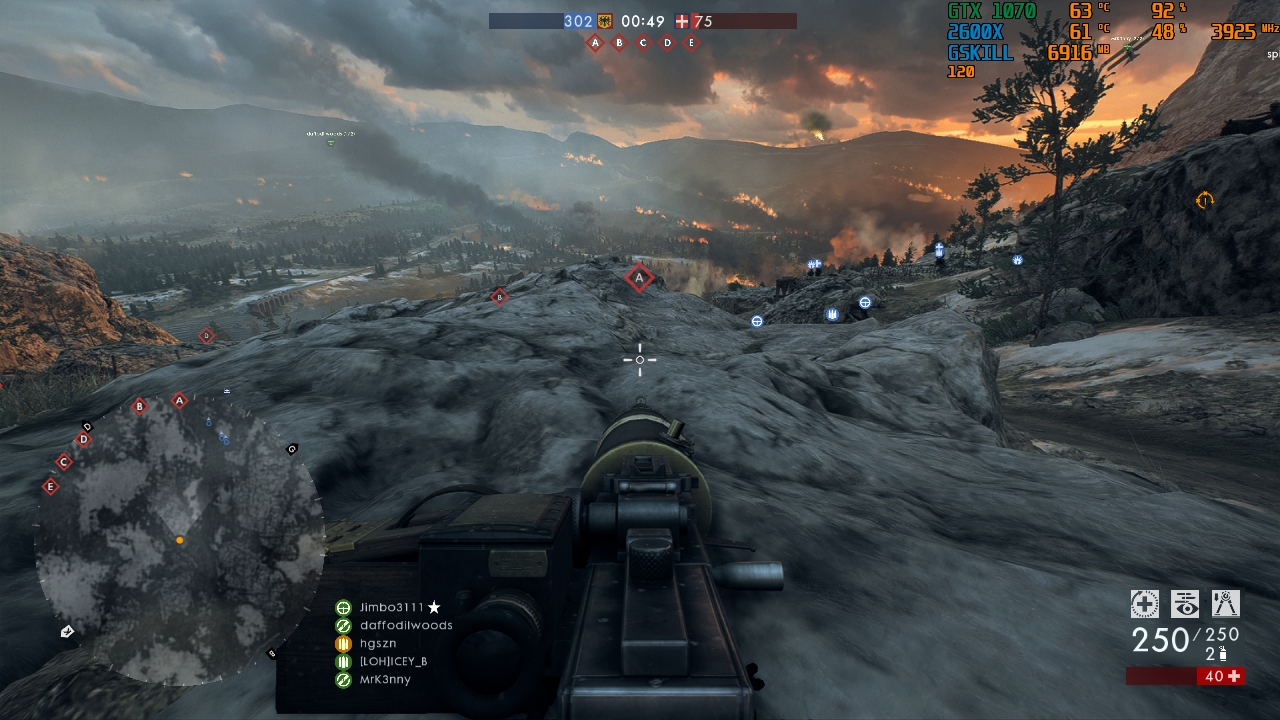Select daffodilwoods in the squad list
This screenshot has width=1280, height=720.
(x=405, y=625)
